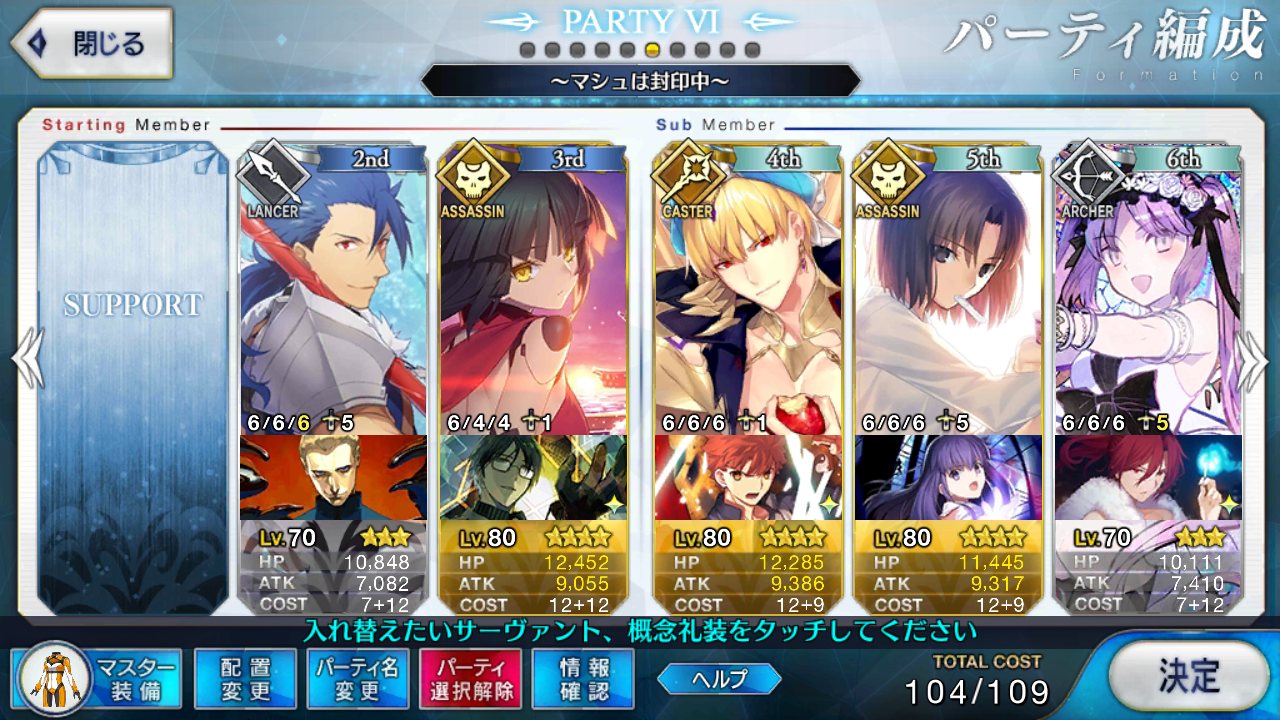Choose the 6th slot Archer servant card
Image resolution: width=1280 pixels, height=720 pixels.
tap(1148, 290)
